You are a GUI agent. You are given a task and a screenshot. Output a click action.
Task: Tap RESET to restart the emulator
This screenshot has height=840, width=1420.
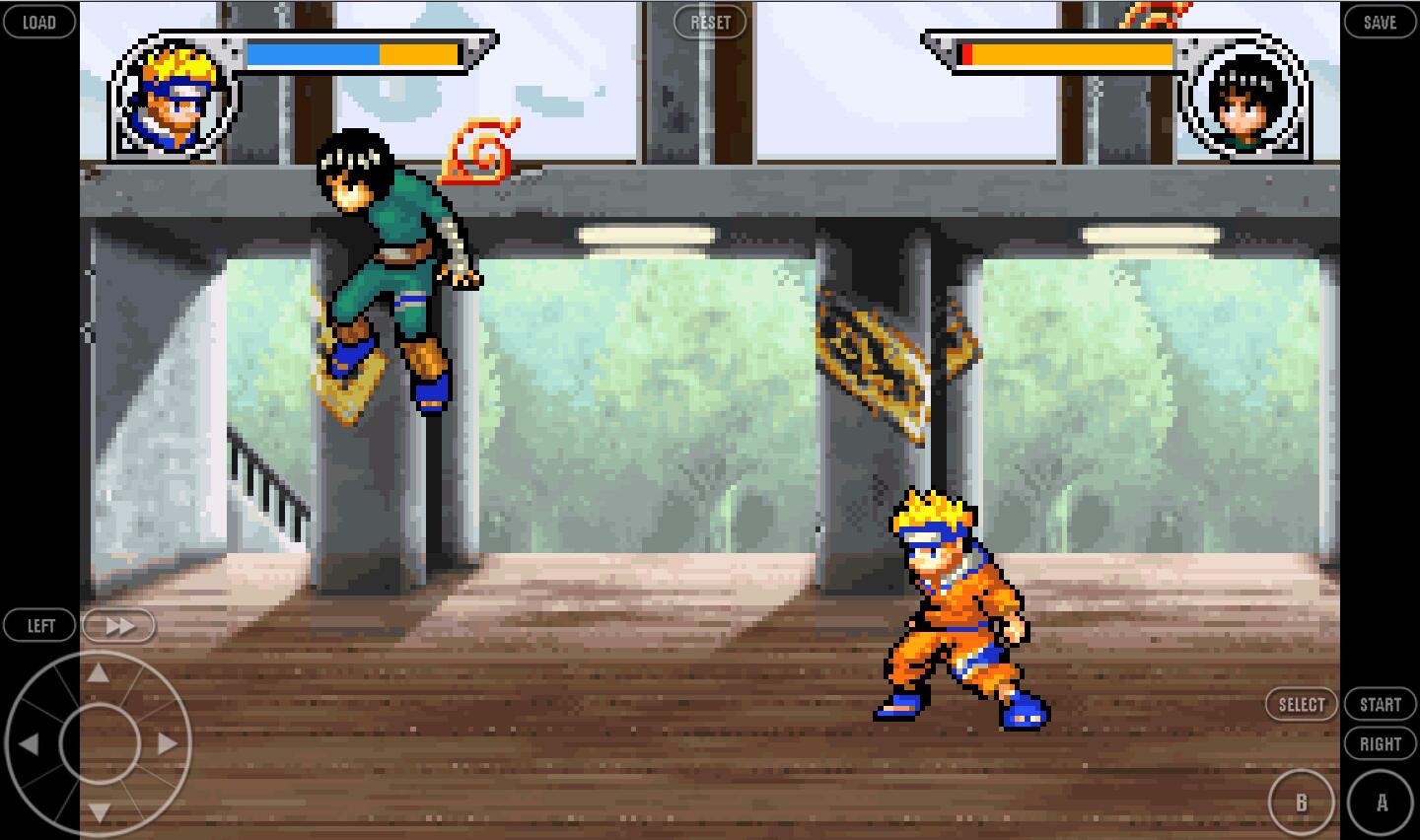click(x=710, y=21)
